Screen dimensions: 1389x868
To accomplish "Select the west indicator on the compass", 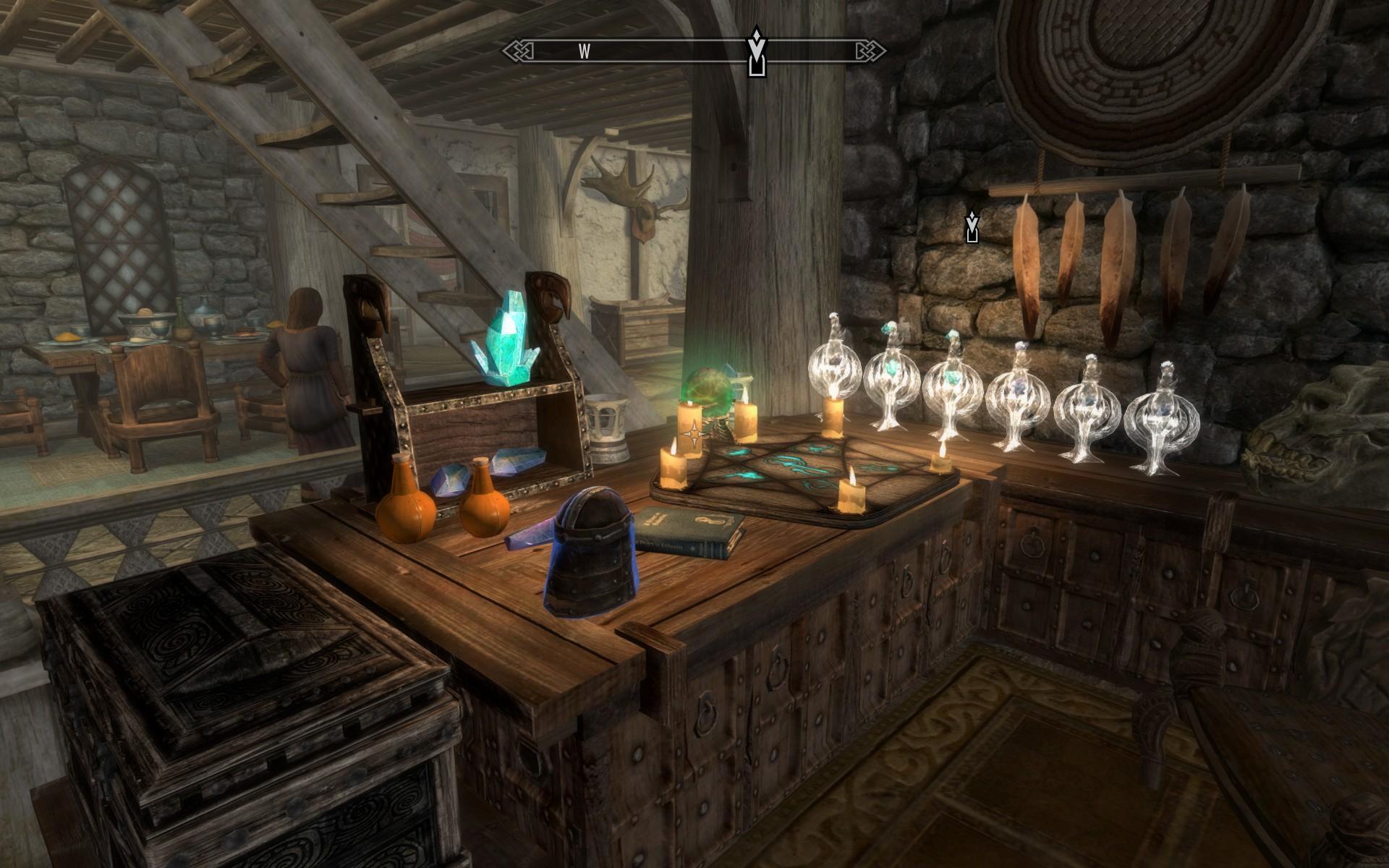I will [585, 51].
